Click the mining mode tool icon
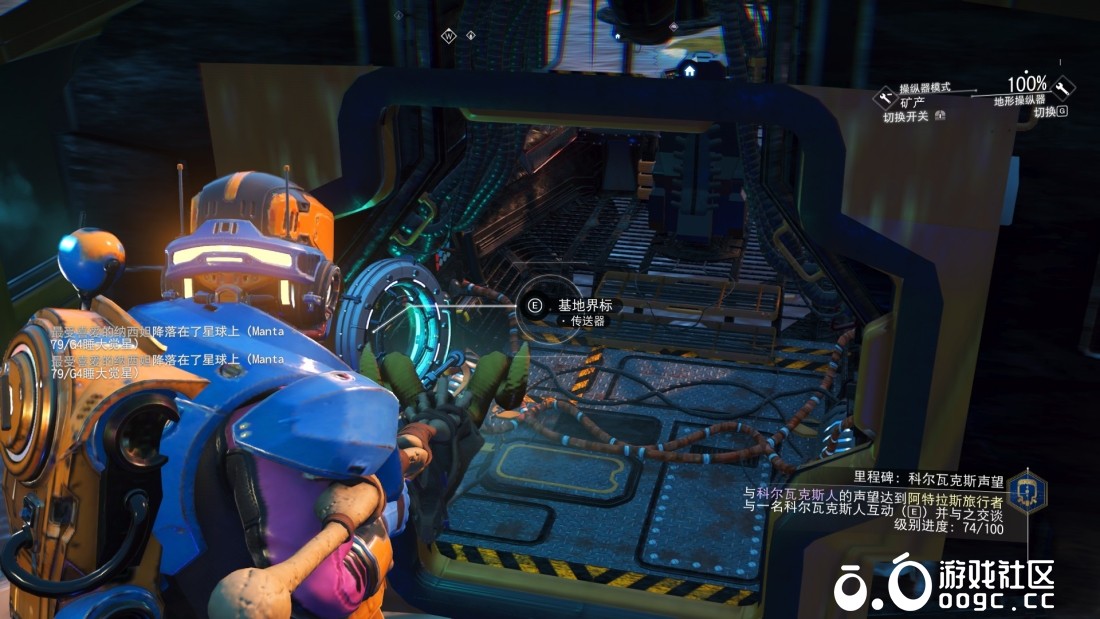 (x=884, y=97)
